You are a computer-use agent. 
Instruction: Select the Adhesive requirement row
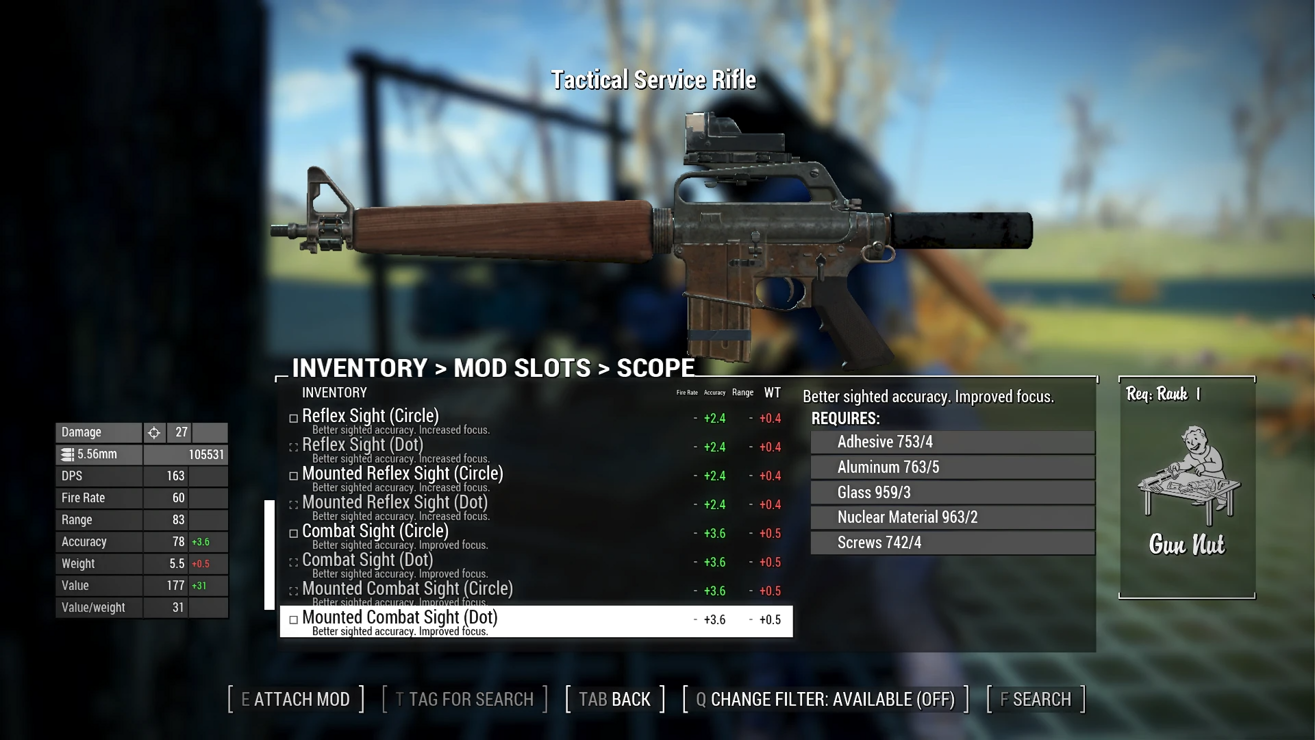click(x=952, y=442)
